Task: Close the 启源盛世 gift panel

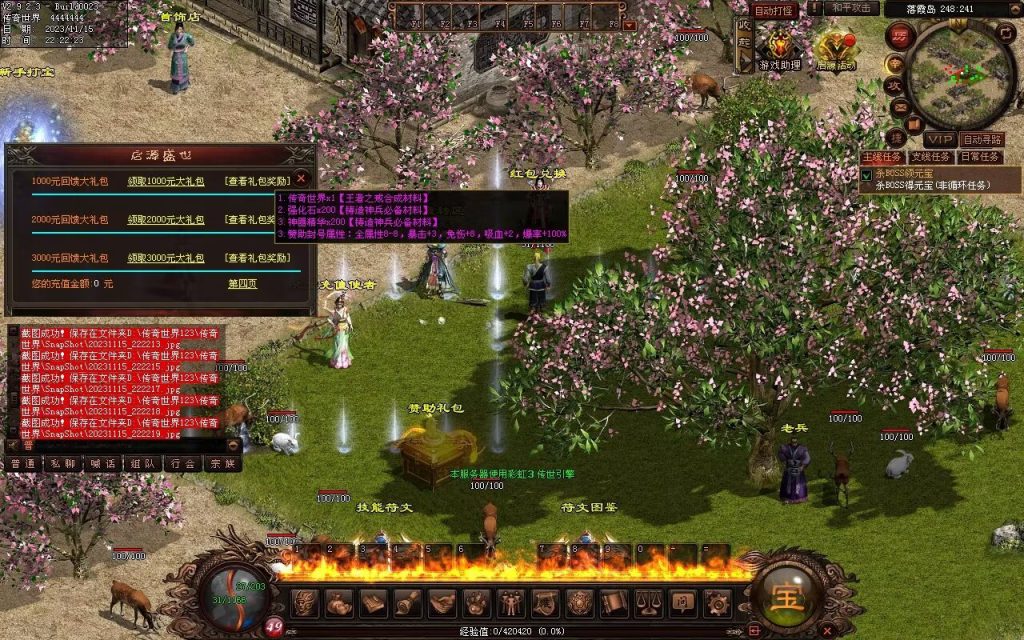Action: click(301, 179)
